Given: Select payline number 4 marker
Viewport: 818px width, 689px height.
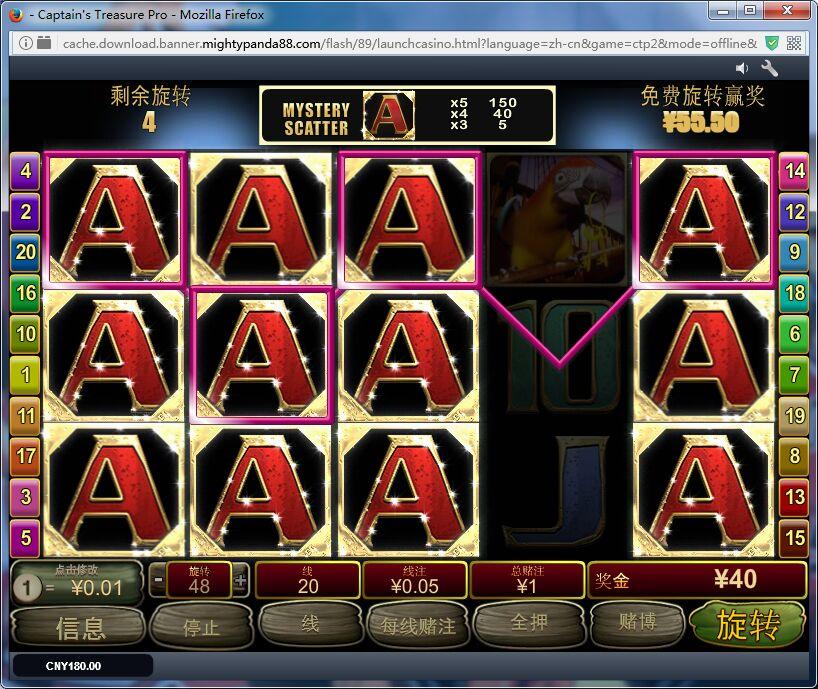Looking at the screenshot, I should (x=25, y=171).
